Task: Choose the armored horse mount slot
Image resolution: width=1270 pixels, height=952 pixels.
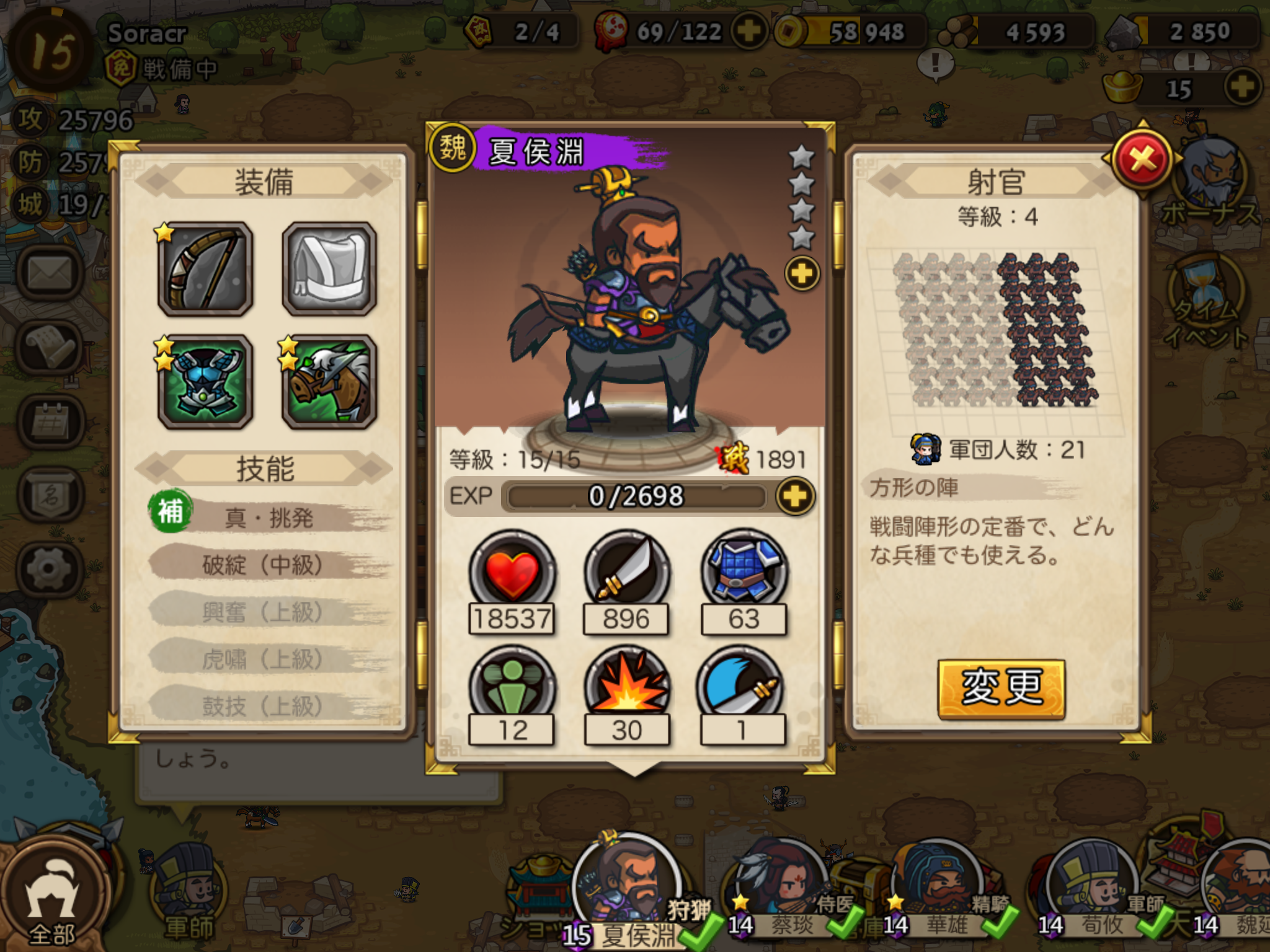Action: point(329,382)
